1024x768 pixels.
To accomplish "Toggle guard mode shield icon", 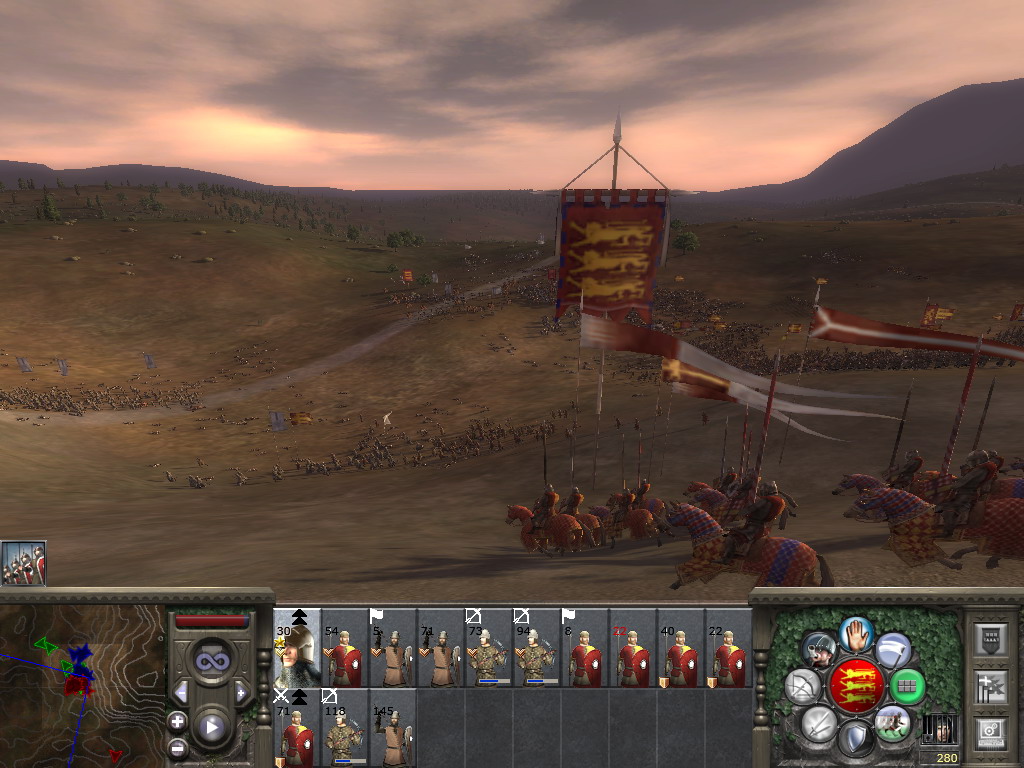I will point(854,739).
